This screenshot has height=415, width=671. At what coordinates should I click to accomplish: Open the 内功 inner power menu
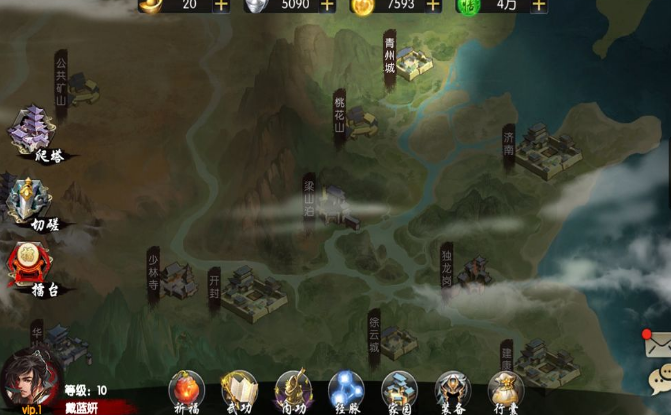coord(293,390)
